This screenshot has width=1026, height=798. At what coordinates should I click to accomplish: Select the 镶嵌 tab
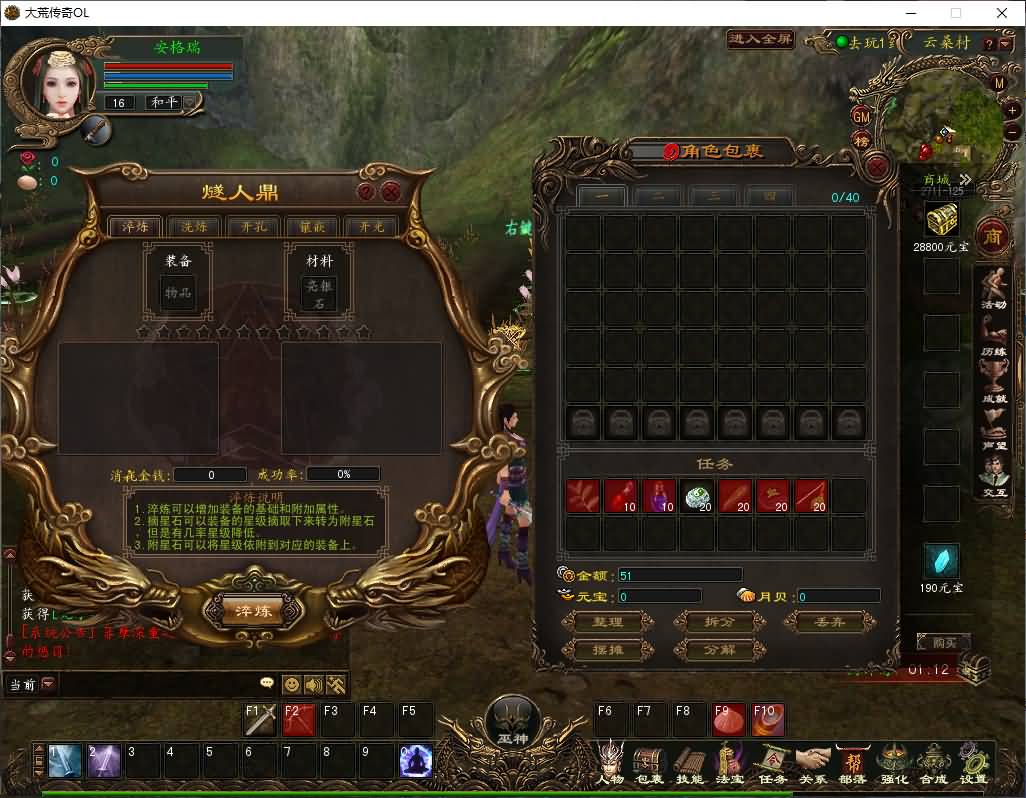[x=312, y=227]
